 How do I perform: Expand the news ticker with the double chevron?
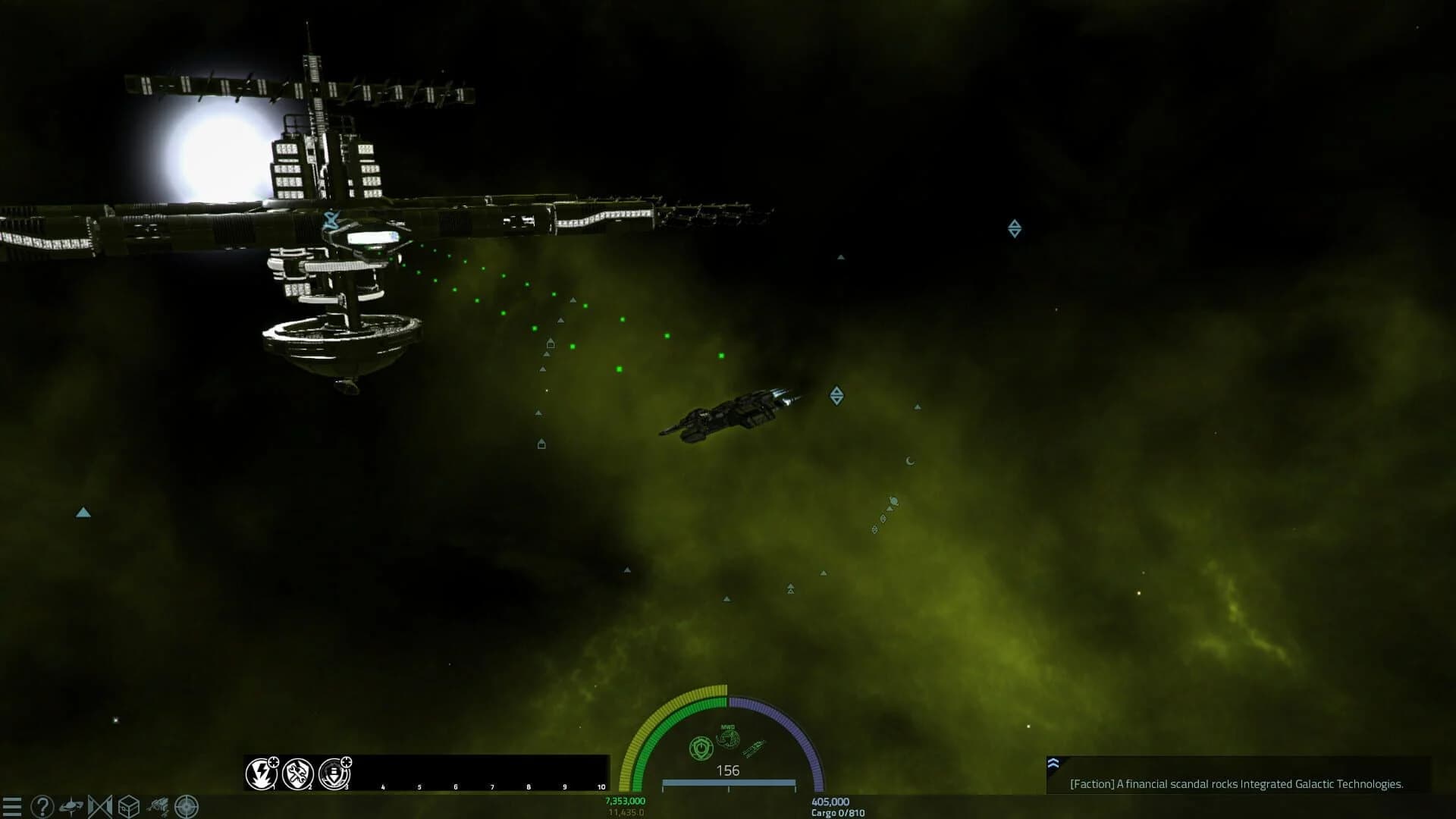click(x=1052, y=761)
